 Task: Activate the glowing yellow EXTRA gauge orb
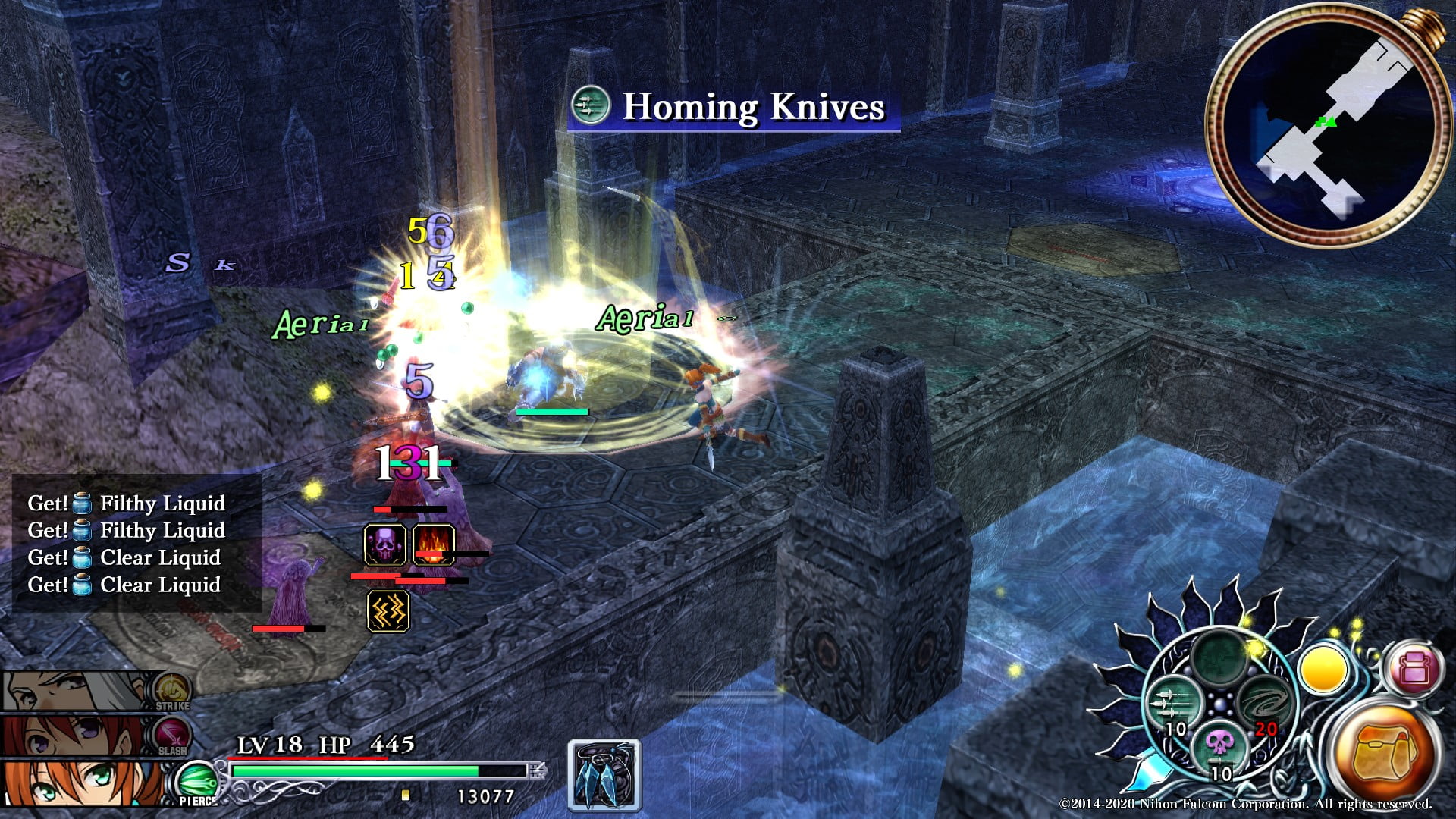pos(1323,670)
